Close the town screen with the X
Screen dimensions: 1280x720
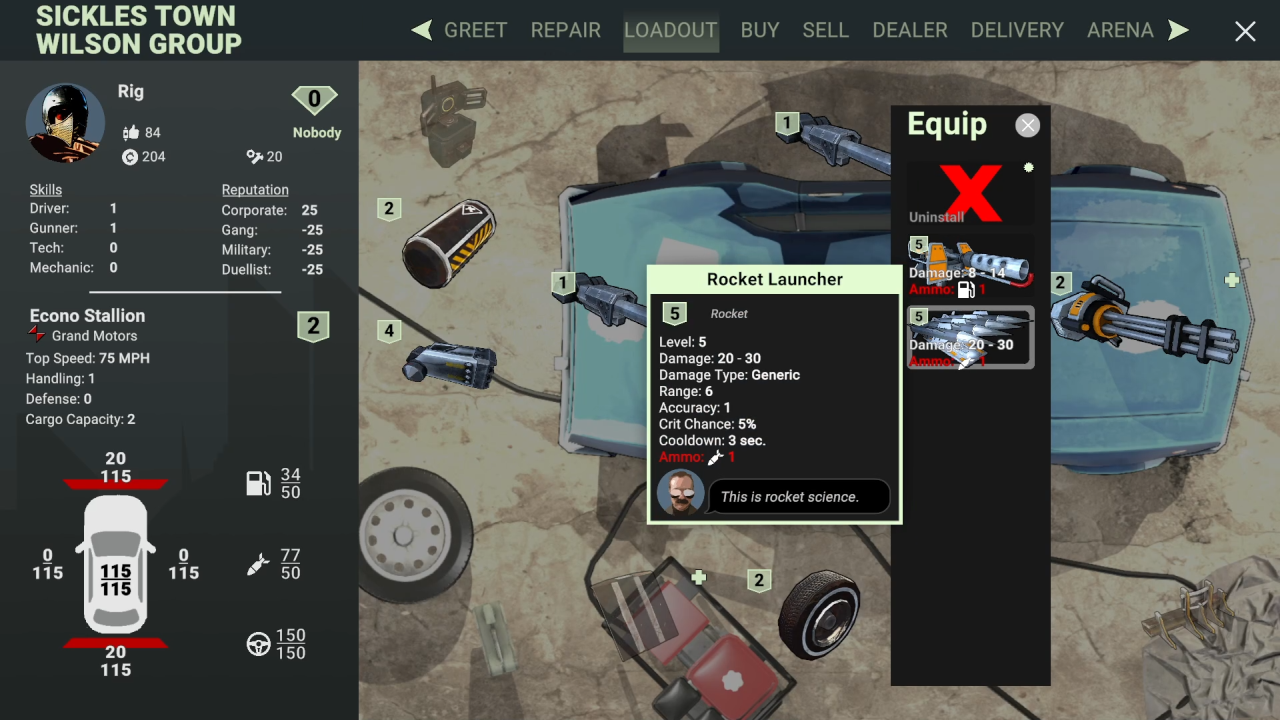point(1245,32)
